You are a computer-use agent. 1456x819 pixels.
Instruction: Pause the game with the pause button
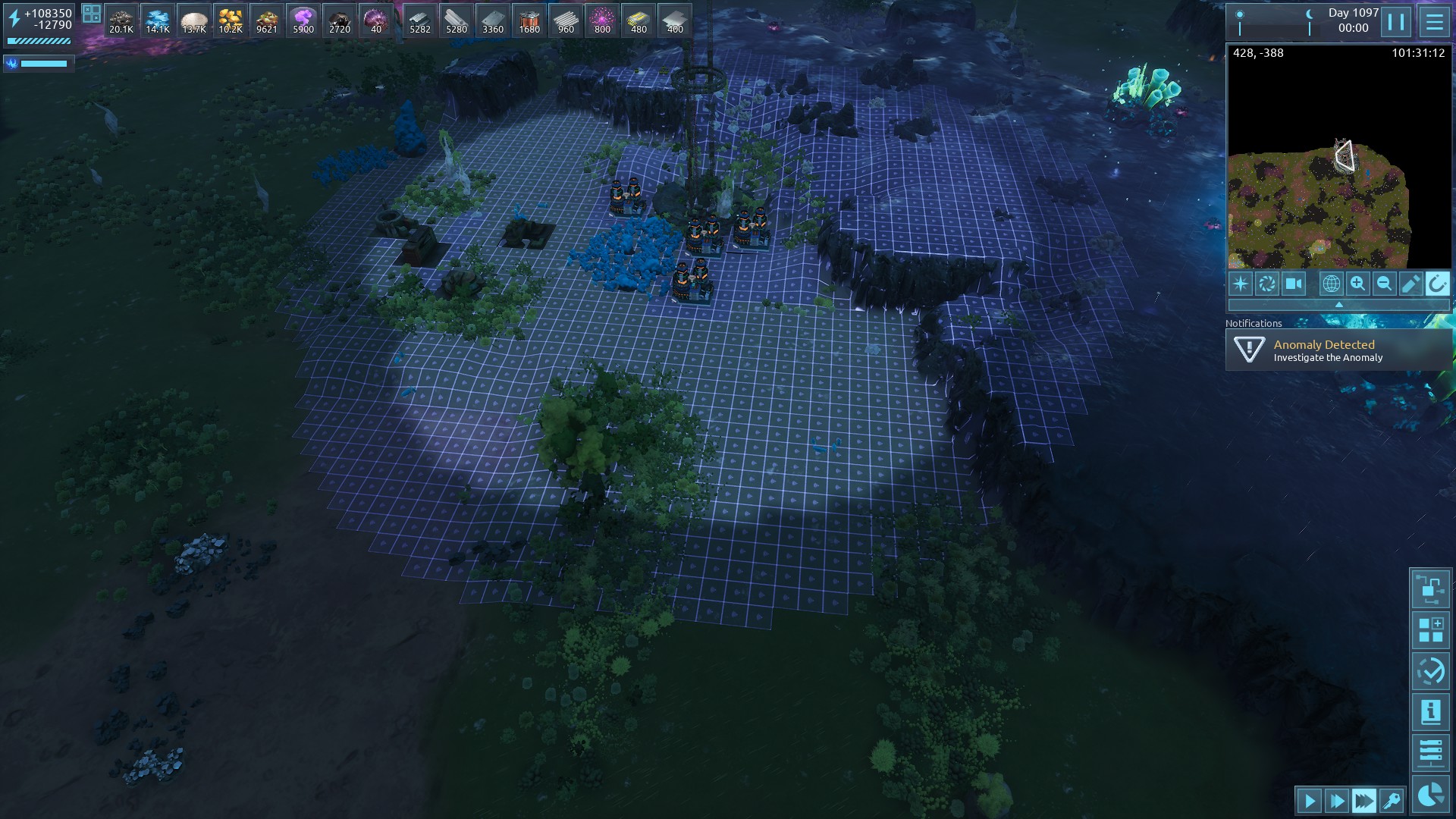tap(1396, 22)
